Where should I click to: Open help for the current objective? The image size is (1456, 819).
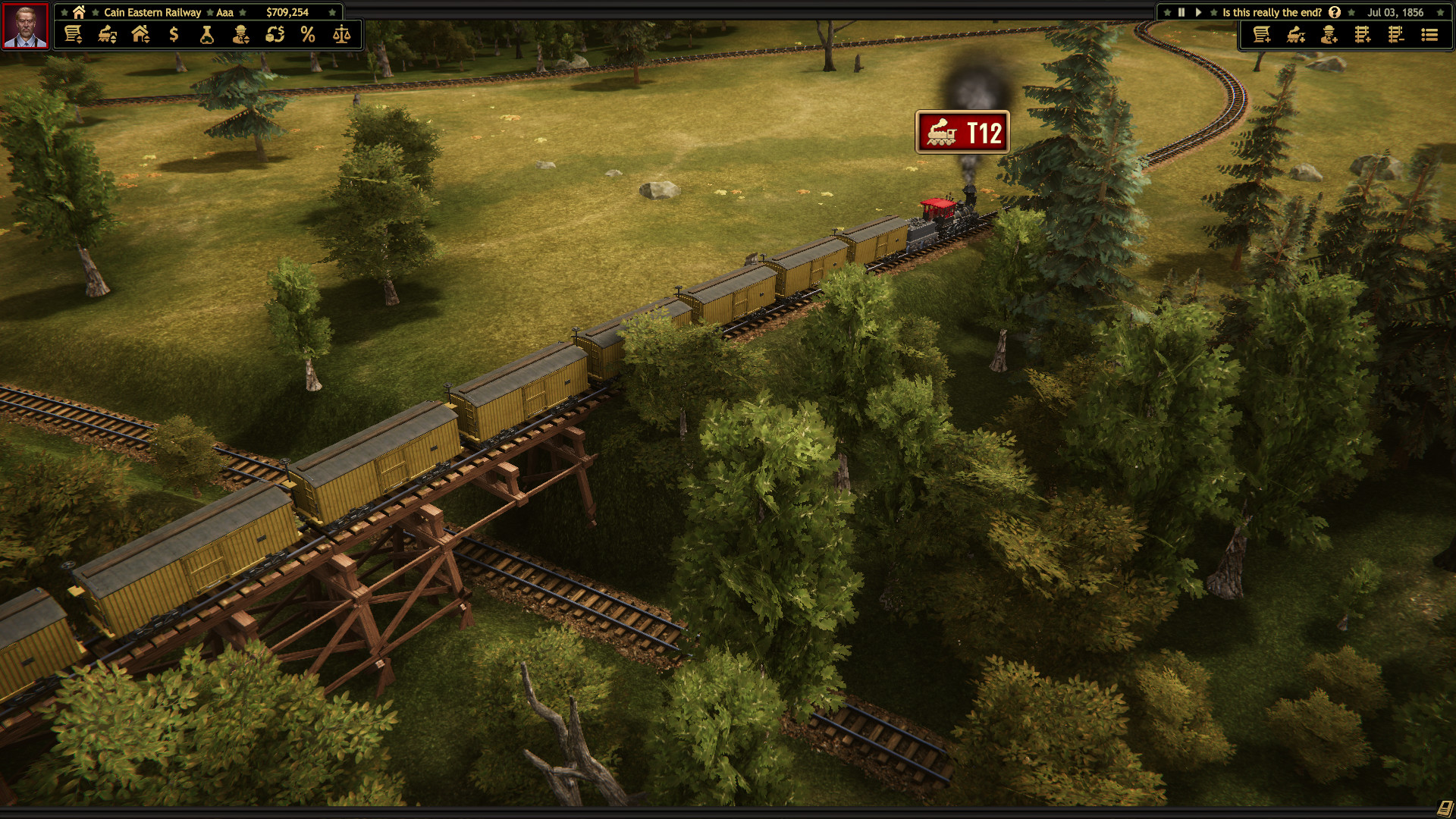pos(1335,12)
